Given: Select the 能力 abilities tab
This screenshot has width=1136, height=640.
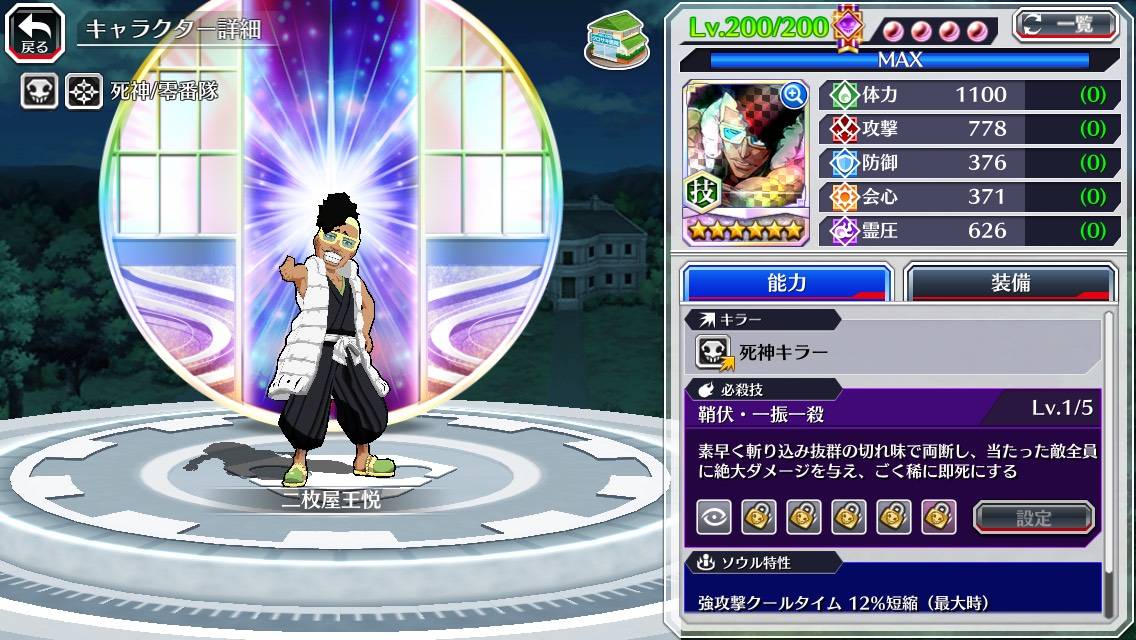Looking at the screenshot, I should (x=786, y=283).
